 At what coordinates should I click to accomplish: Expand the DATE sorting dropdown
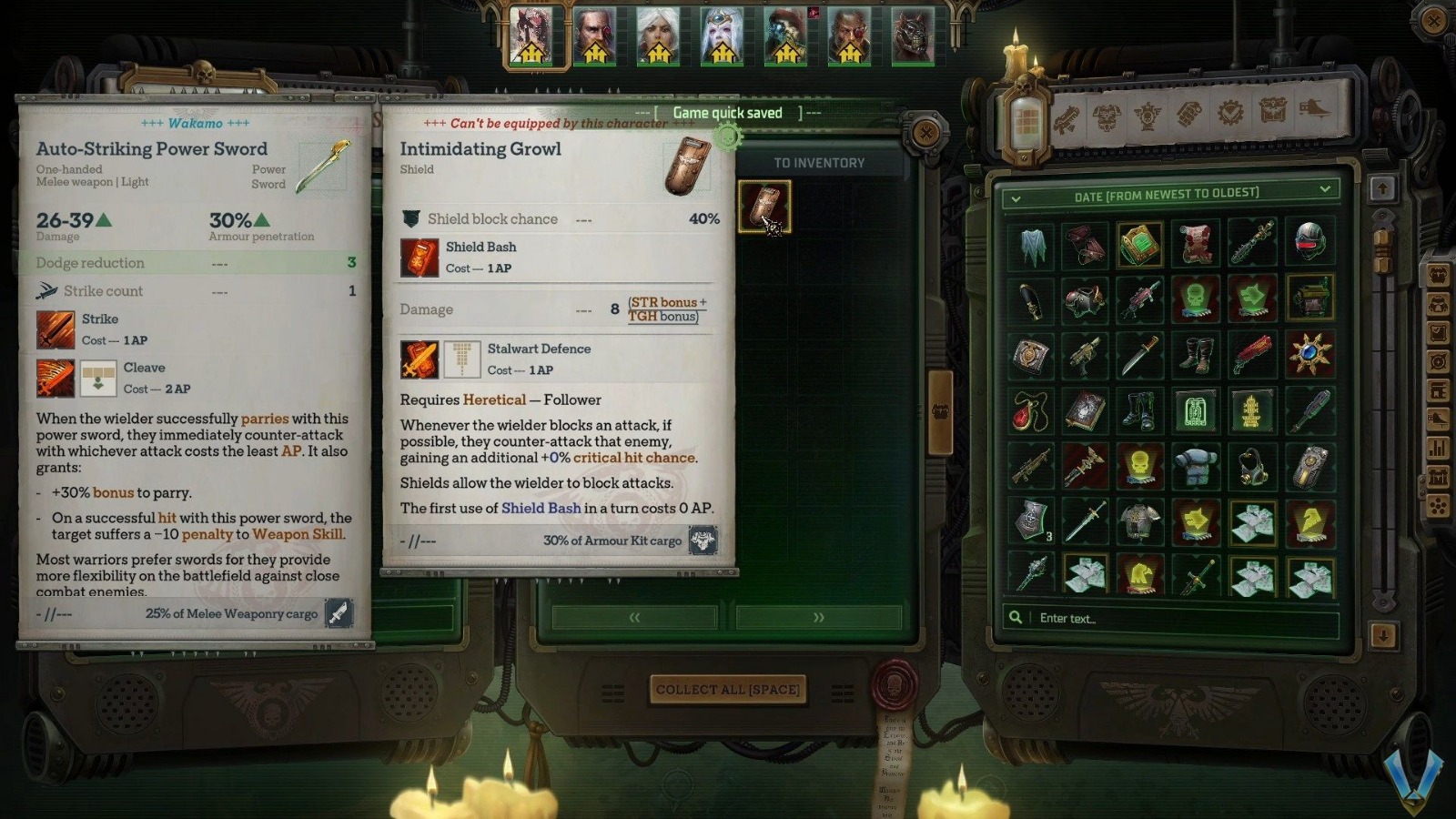[1168, 192]
